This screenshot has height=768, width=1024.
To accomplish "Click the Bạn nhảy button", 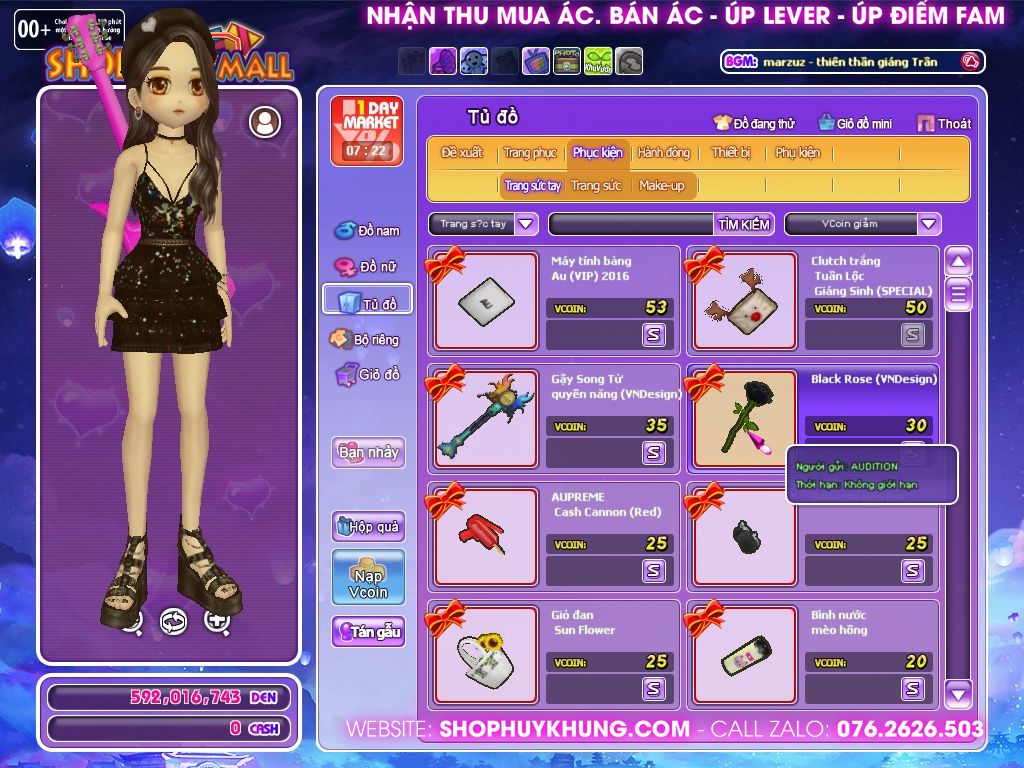I will tap(368, 452).
